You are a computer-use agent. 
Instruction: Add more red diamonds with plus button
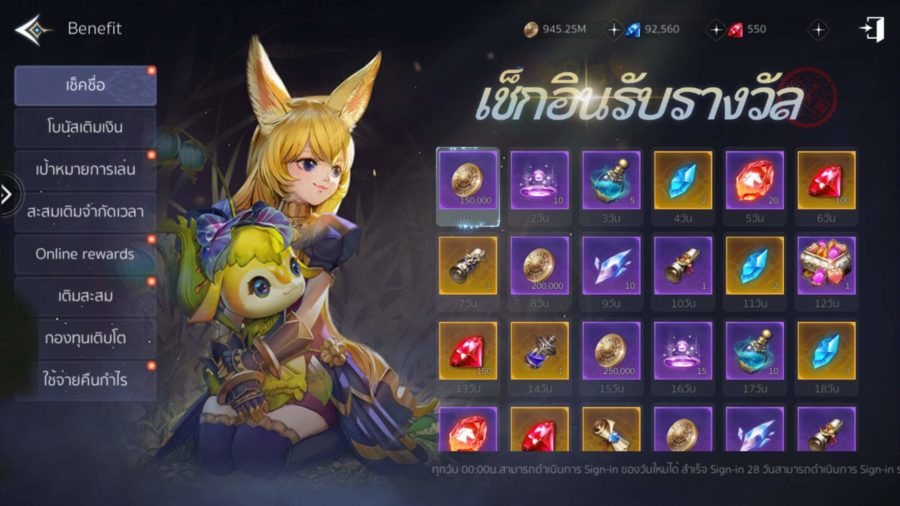[715, 30]
